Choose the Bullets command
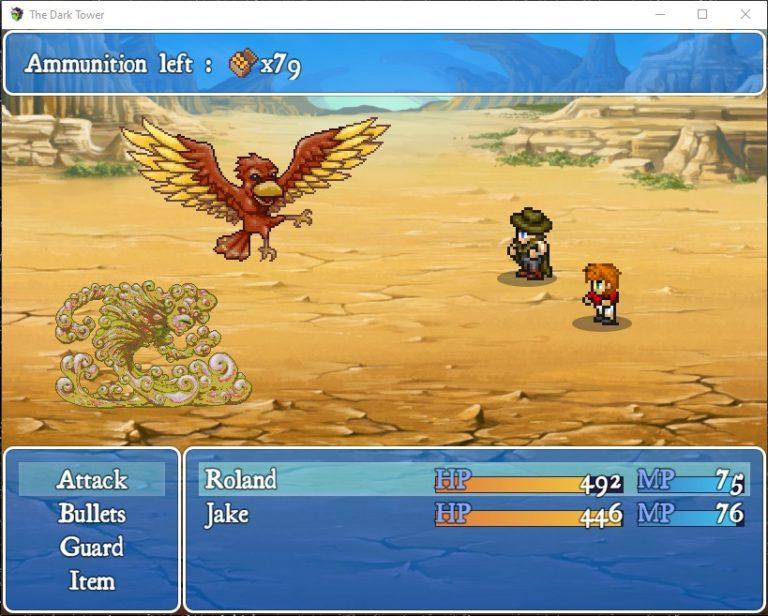Image resolution: width=768 pixels, height=616 pixels. click(92, 514)
